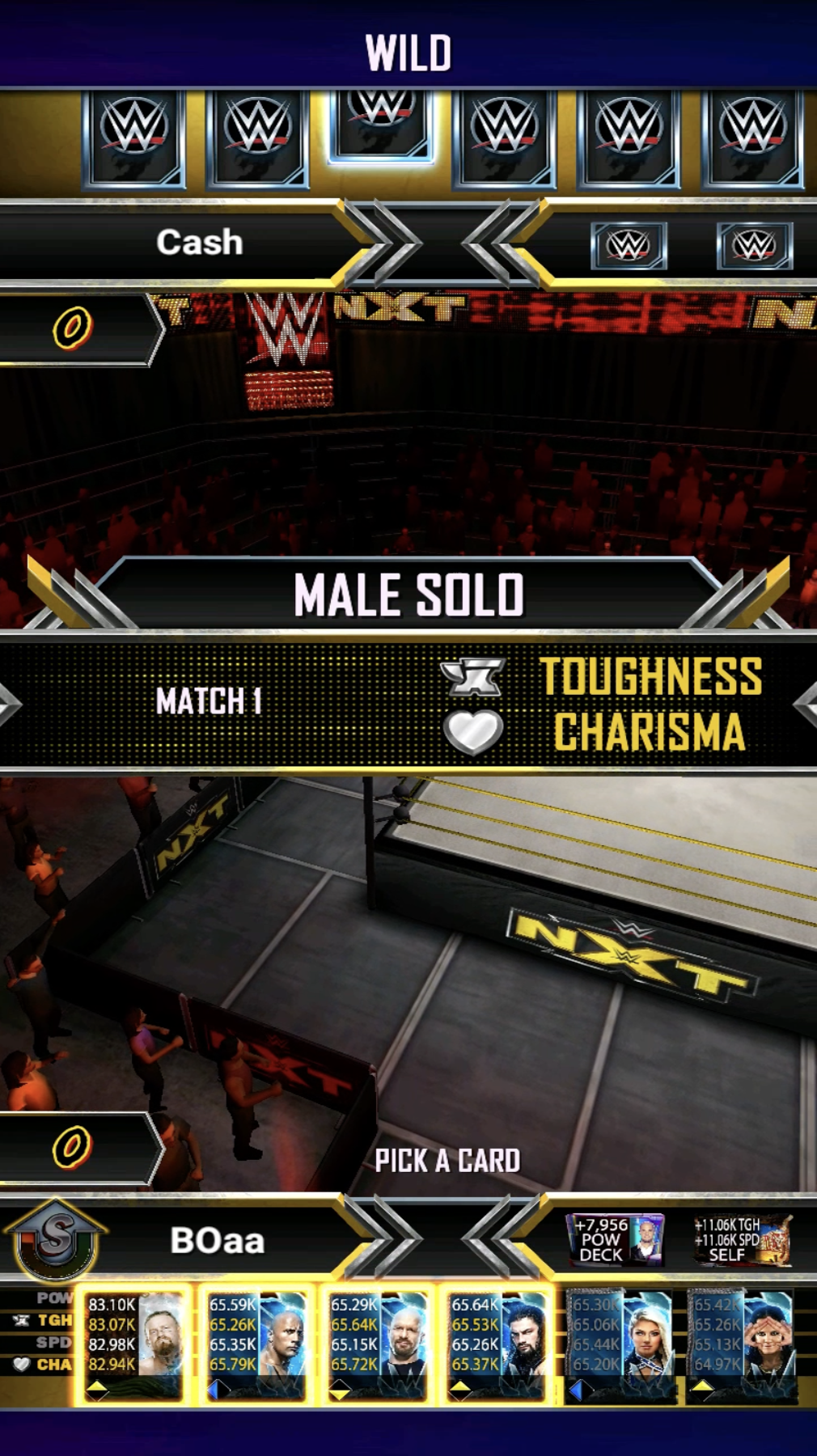817x1456 pixels.
Task: Select the bald goateed wrestler card with 65.29K power
Action: tap(377, 1343)
